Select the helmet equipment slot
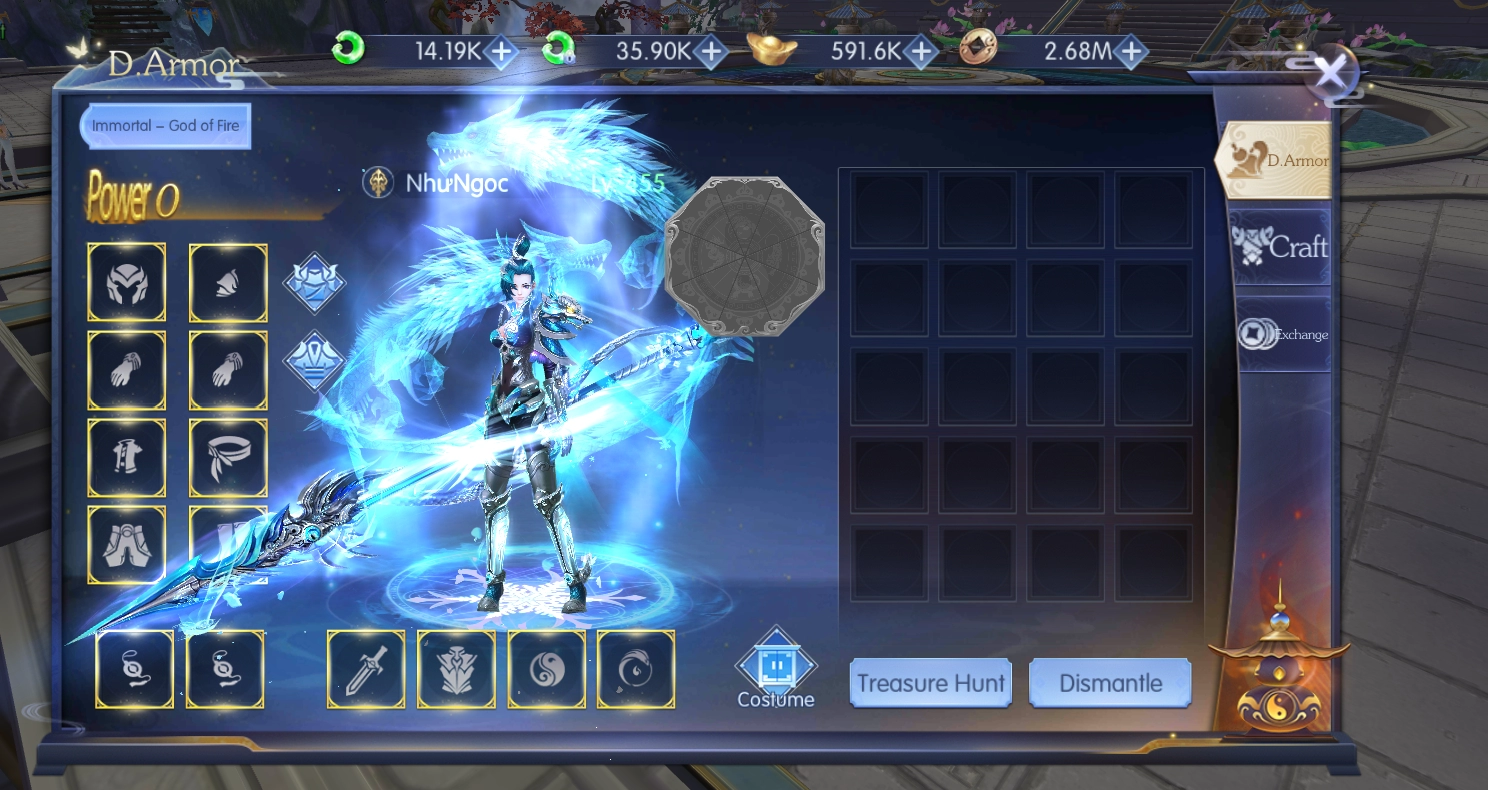 [127, 282]
